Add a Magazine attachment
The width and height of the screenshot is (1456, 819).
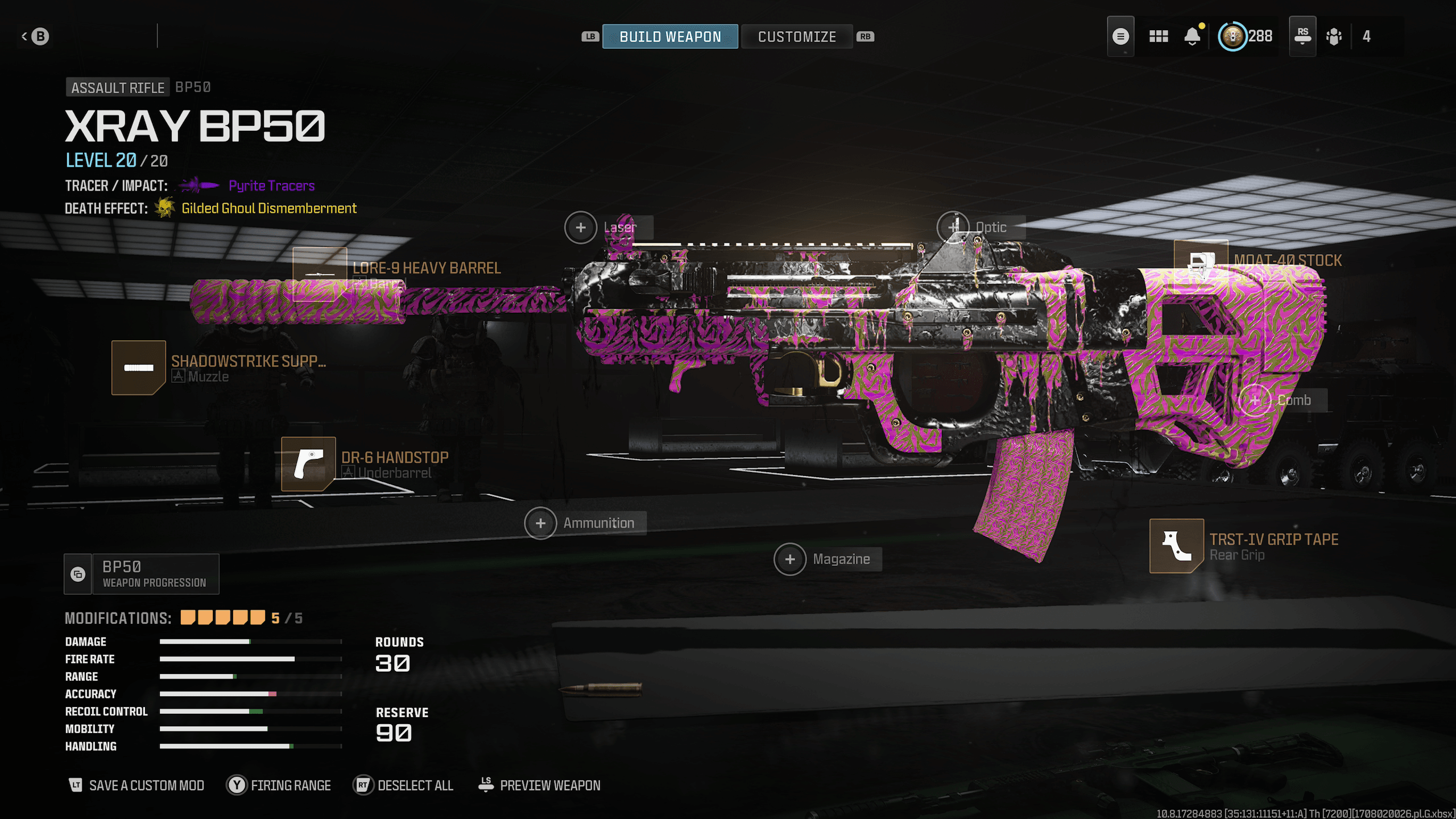pos(790,560)
